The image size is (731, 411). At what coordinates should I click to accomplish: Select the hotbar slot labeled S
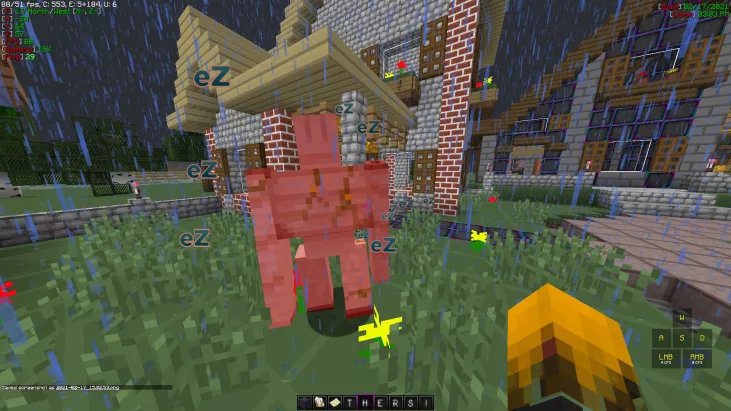click(410, 403)
